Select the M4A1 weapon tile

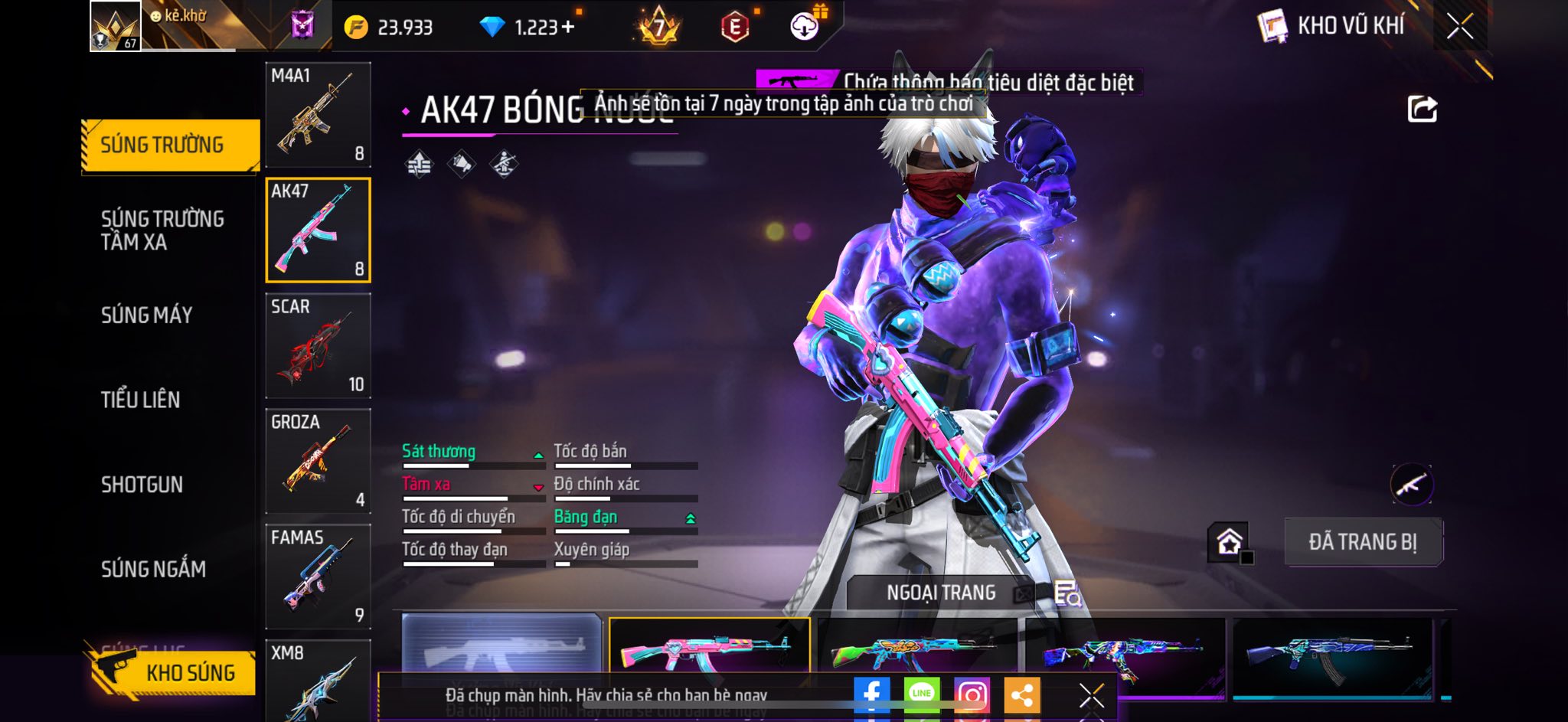[x=318, y=115]
